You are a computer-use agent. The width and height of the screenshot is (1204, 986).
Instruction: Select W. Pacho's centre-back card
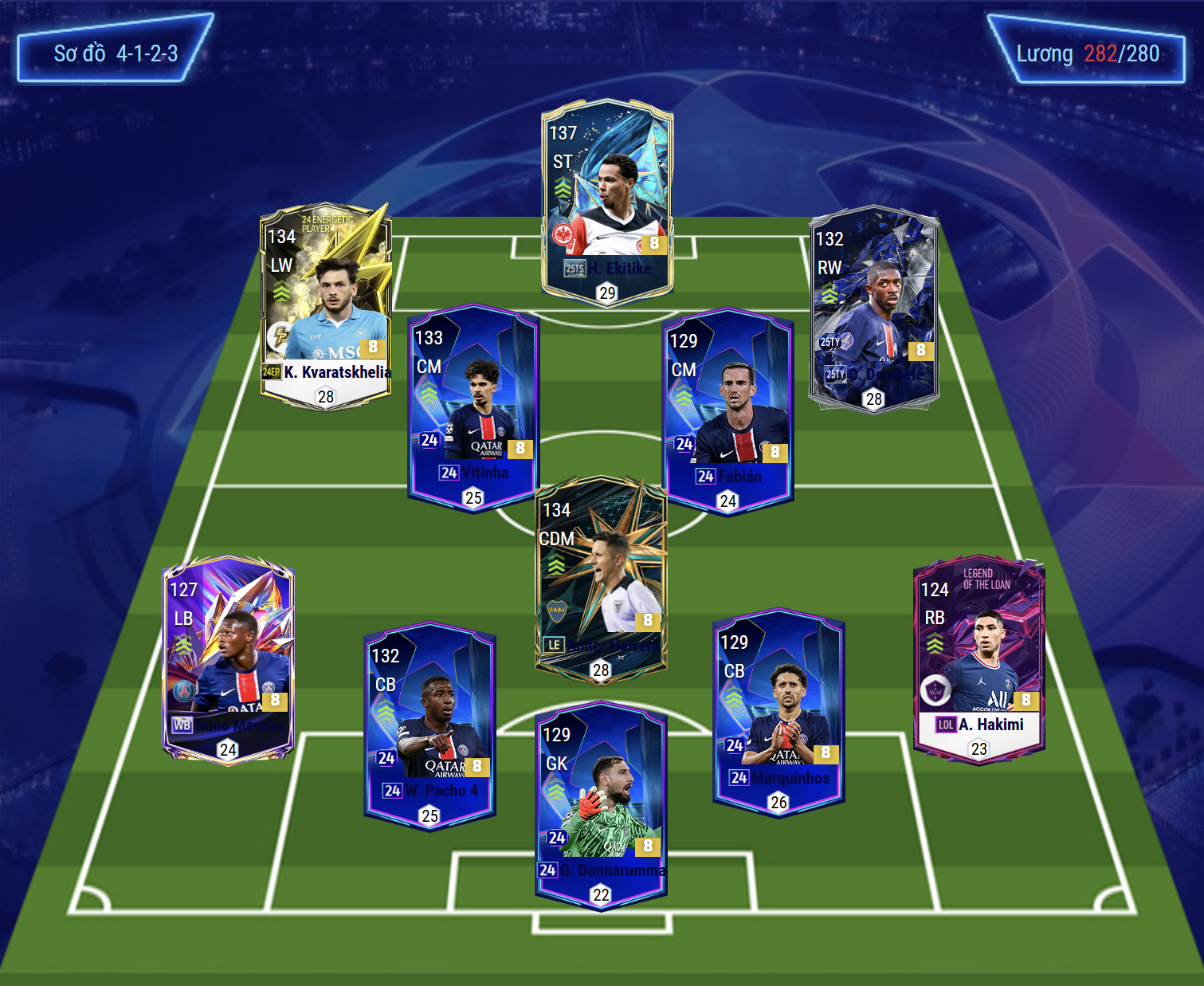click(x=429, y=725)
